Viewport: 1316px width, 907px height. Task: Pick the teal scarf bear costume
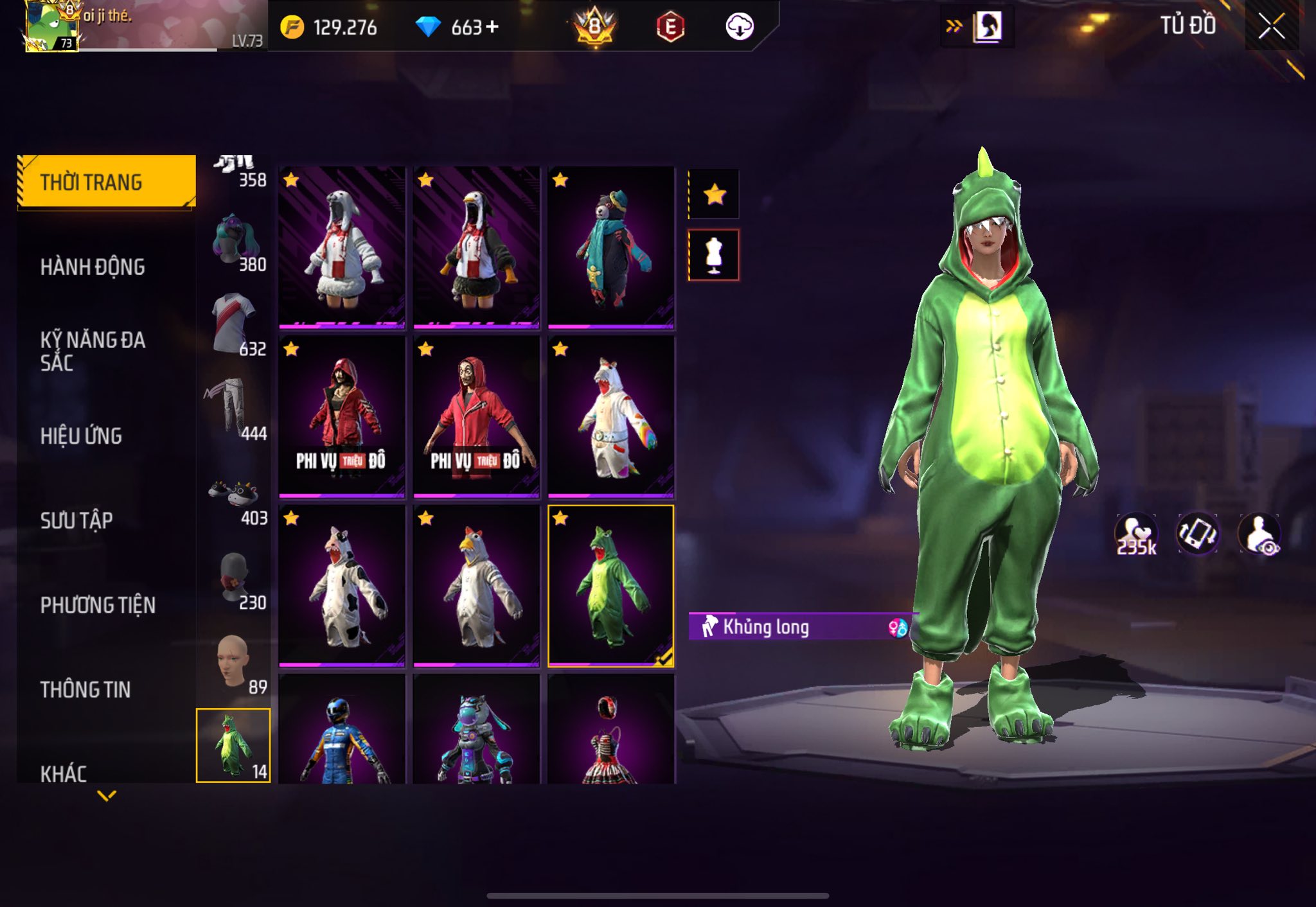pos(610,247)
